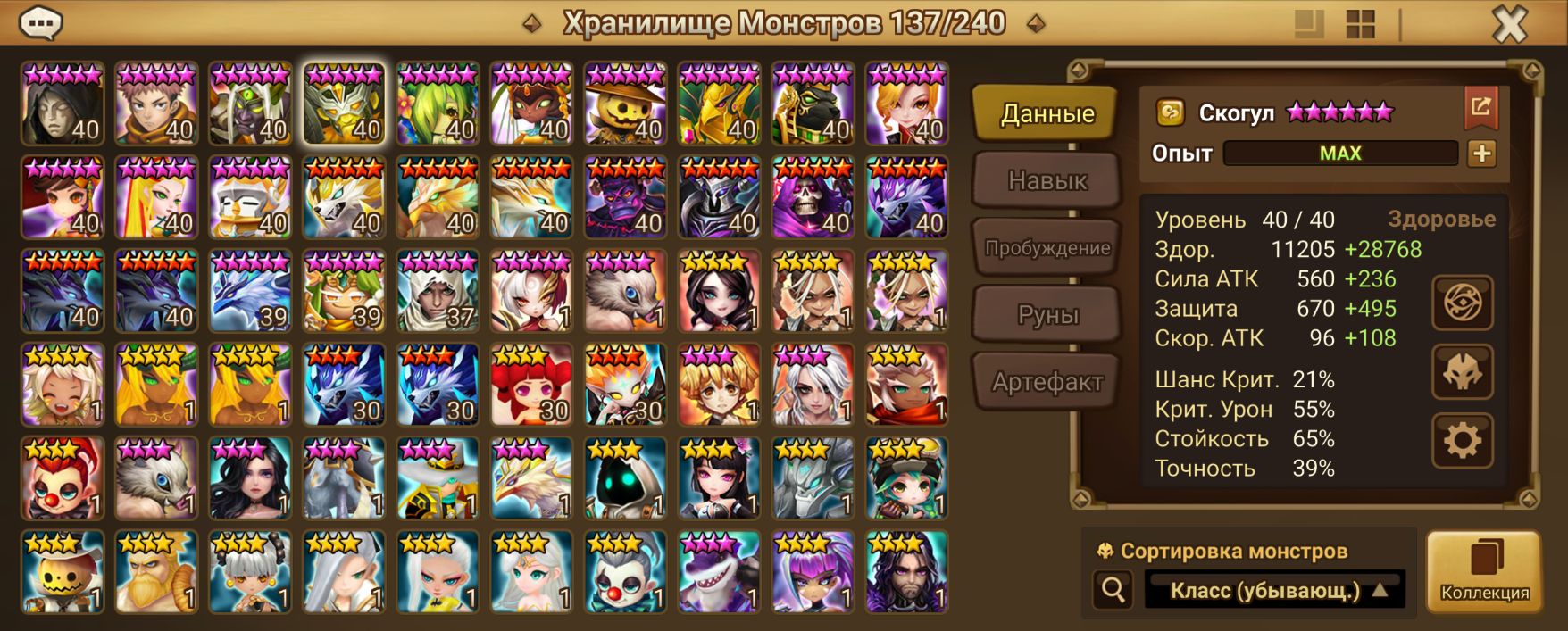Open the chat speech bubble
The width and height of the screenshot is (1568, 631).
[40, 23]
